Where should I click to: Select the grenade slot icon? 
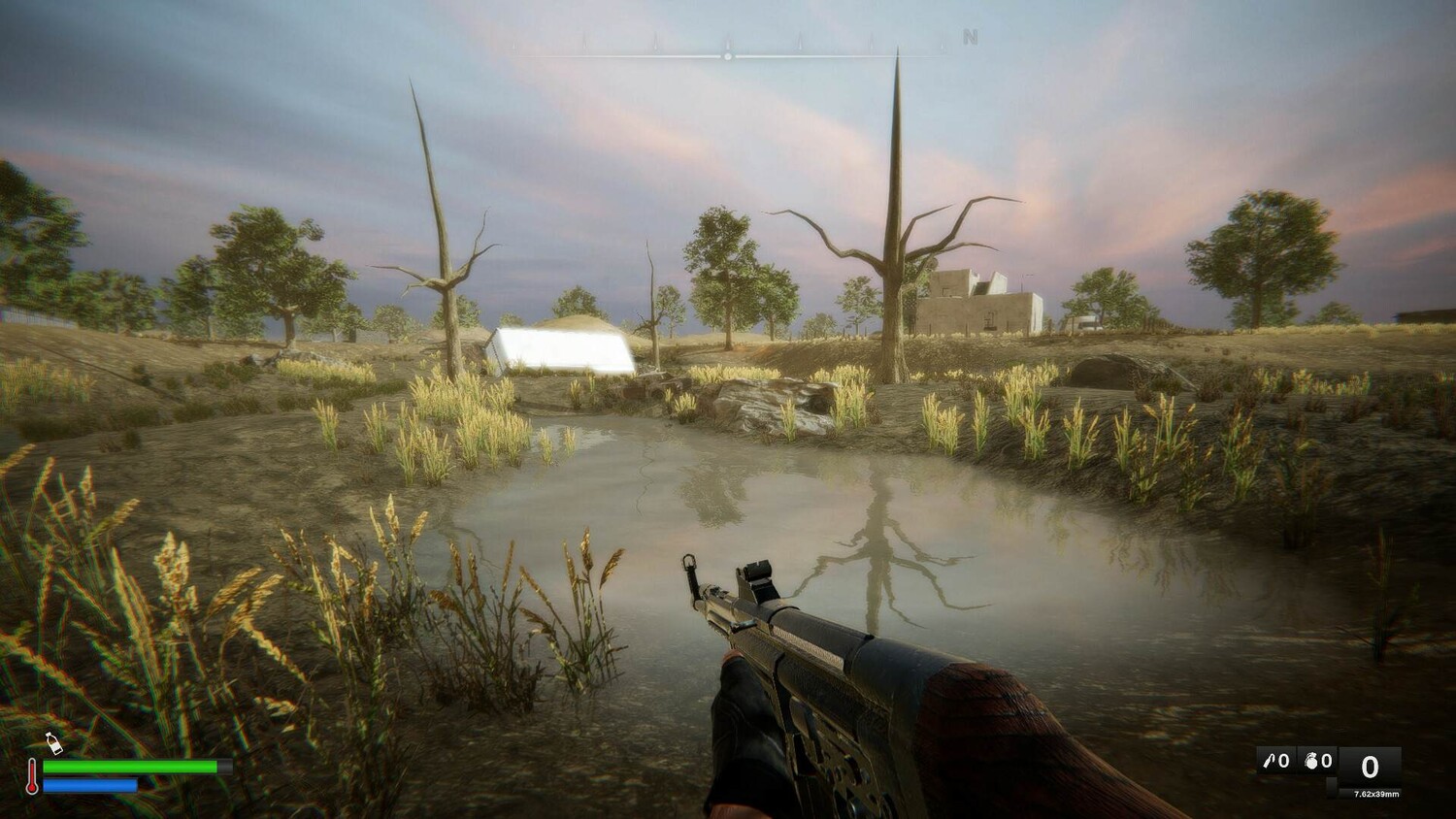coord(1310,762)
